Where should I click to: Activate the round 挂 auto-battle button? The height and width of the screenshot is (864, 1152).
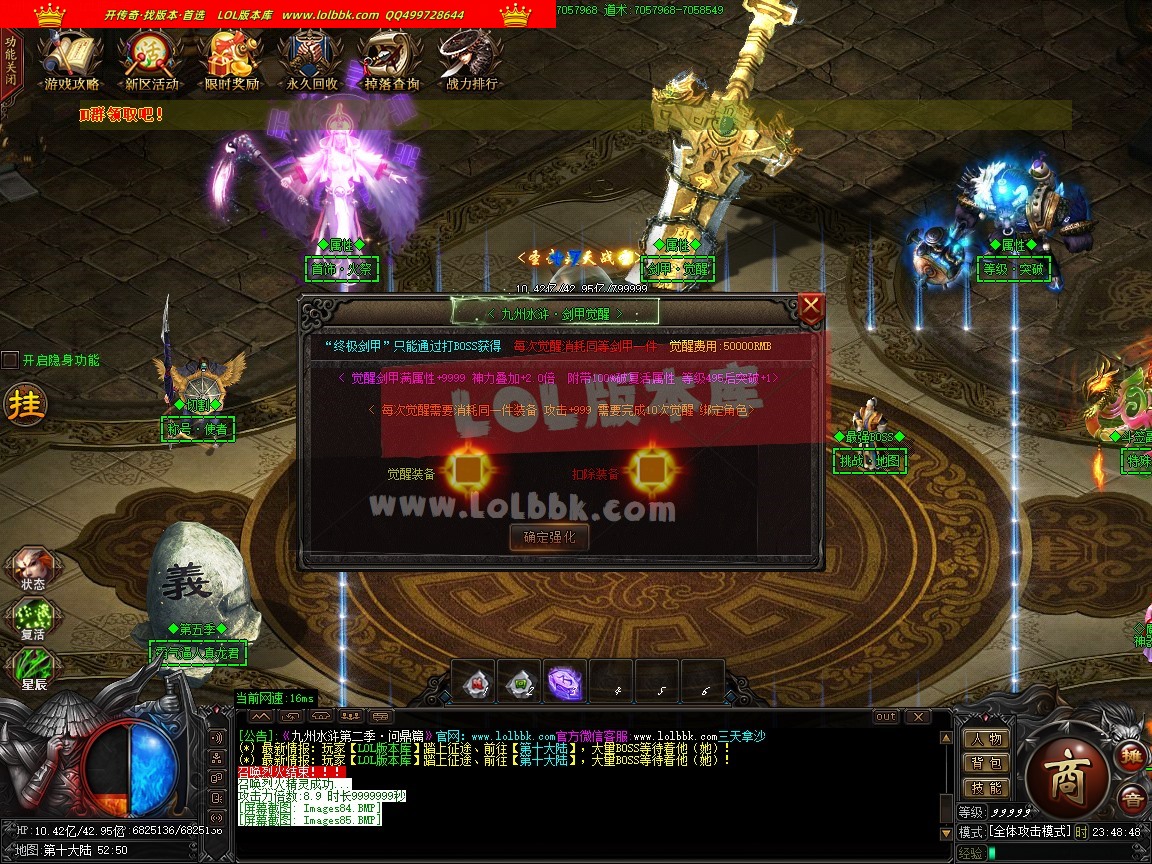[x=24, y=404]
